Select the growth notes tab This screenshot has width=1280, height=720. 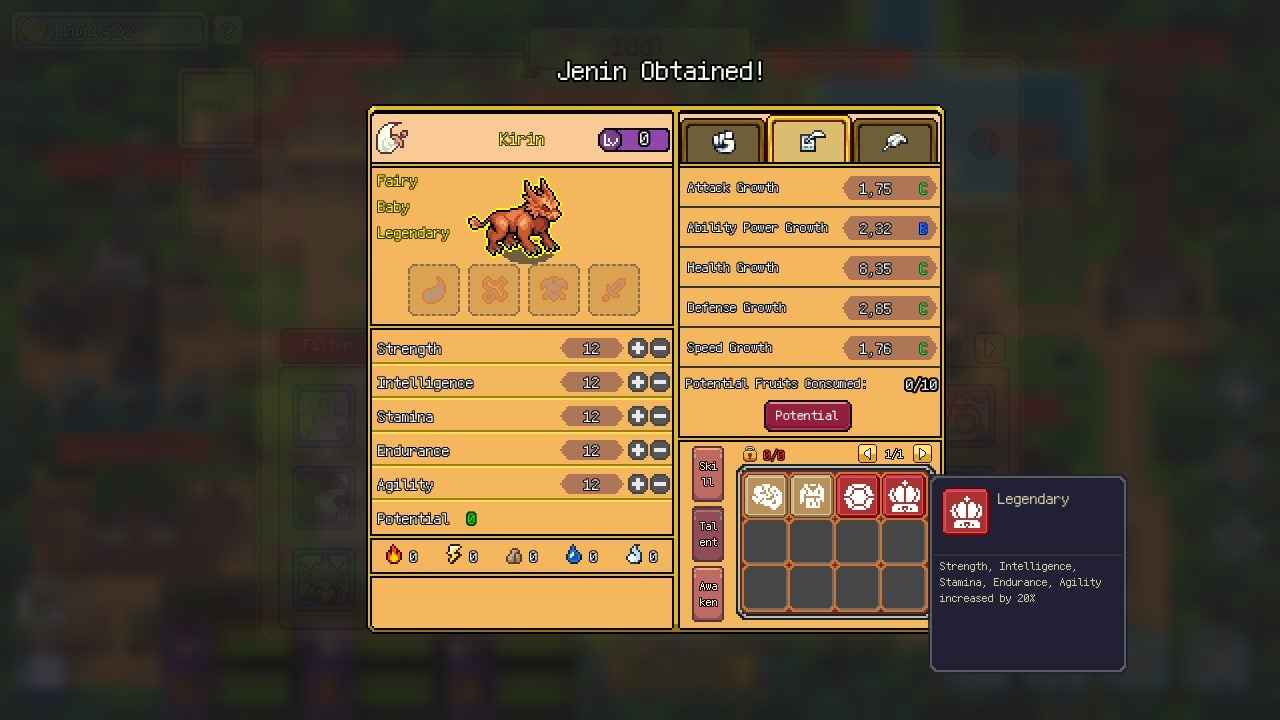(809, 142)
